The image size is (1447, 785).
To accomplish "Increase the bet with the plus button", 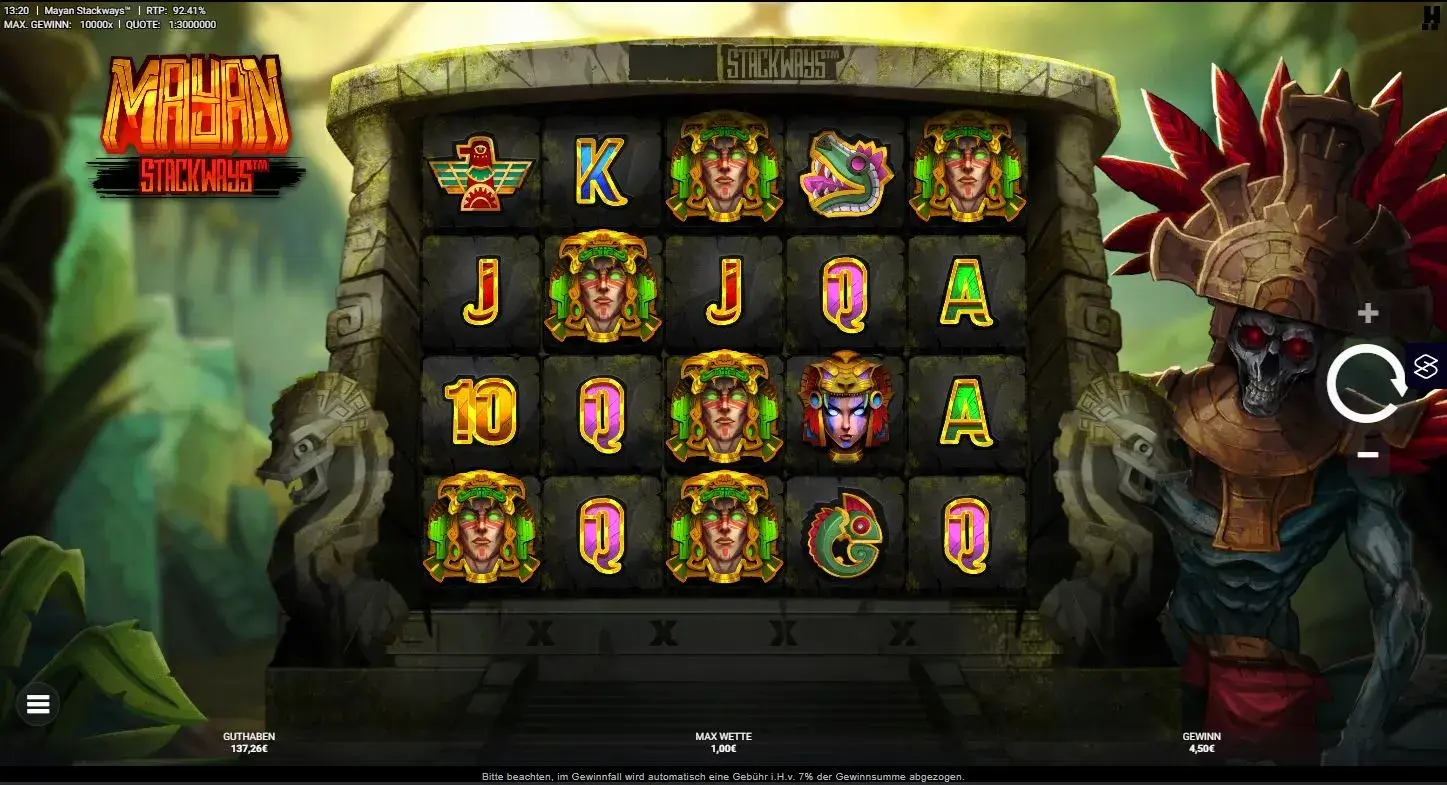I will tap(1366, 310).
